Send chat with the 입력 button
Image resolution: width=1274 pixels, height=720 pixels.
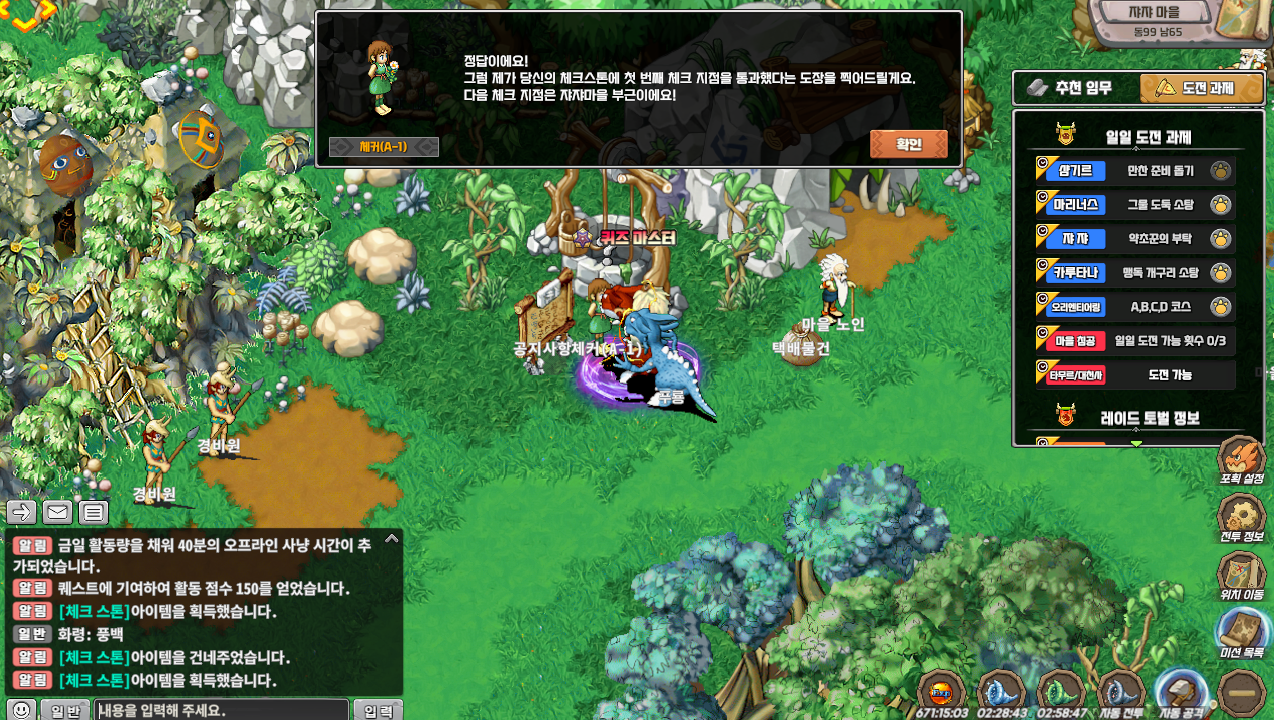point(378,710)
